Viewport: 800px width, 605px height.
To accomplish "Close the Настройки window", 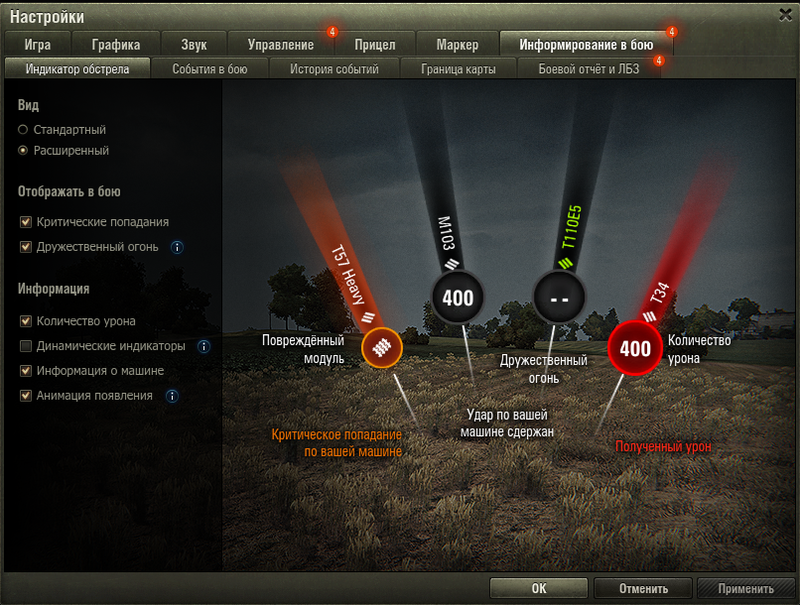I will click(786, 14).
